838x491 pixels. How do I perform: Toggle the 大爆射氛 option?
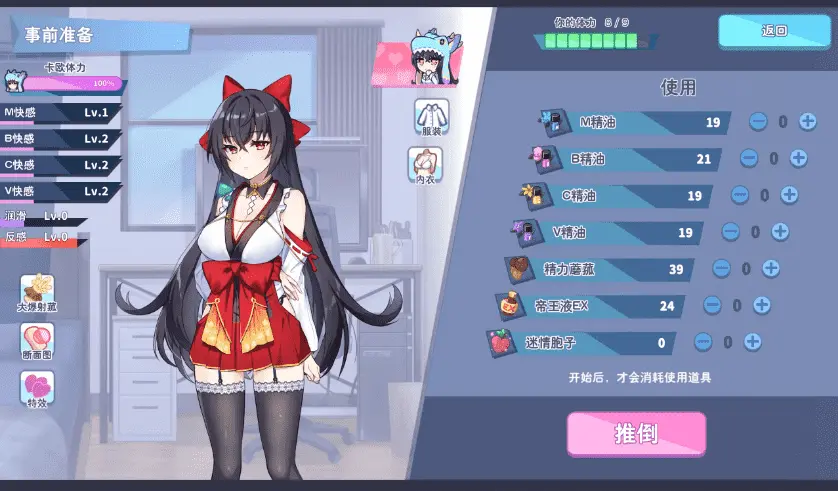38,292
